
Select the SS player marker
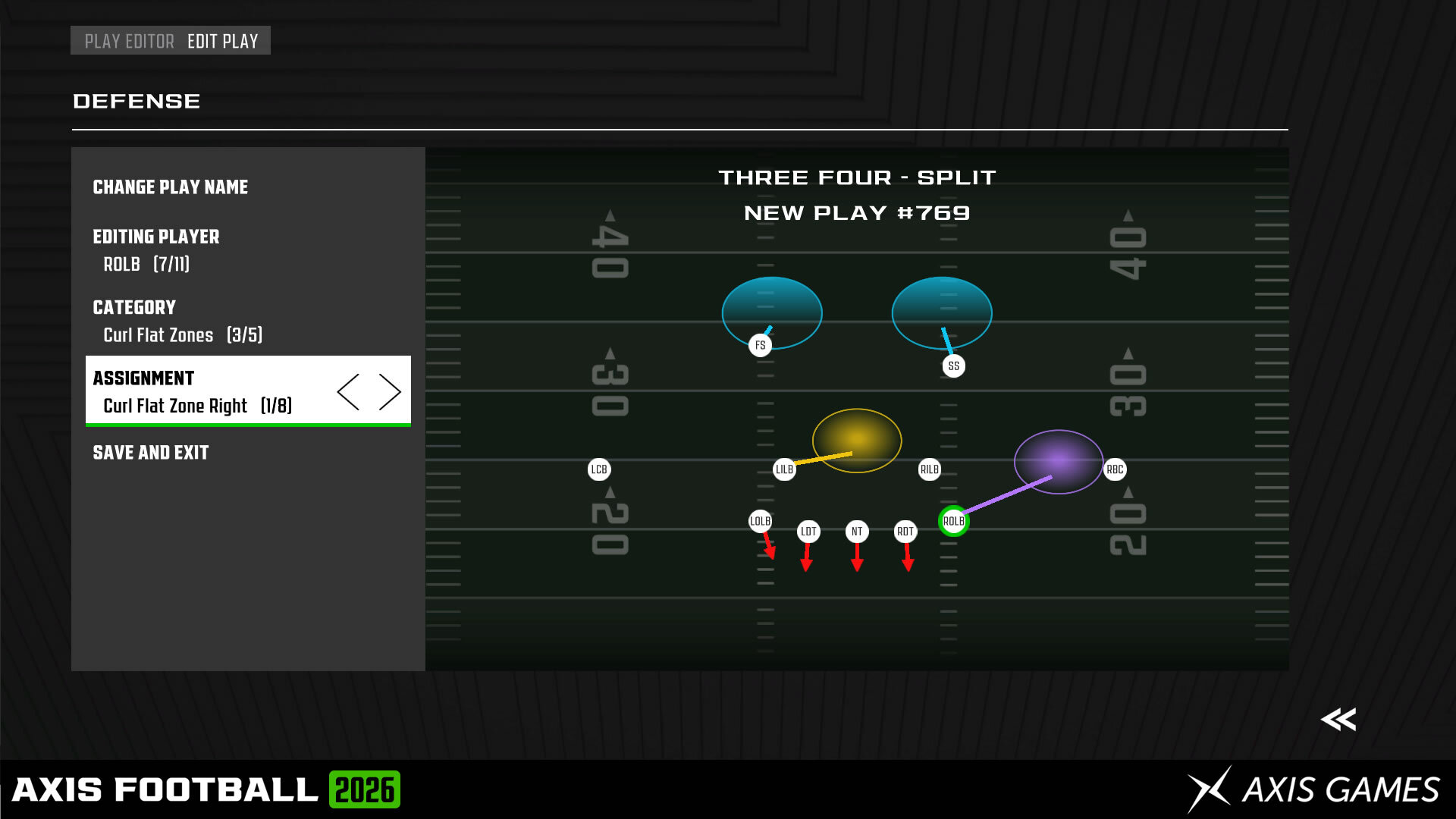tap(953, 366)
